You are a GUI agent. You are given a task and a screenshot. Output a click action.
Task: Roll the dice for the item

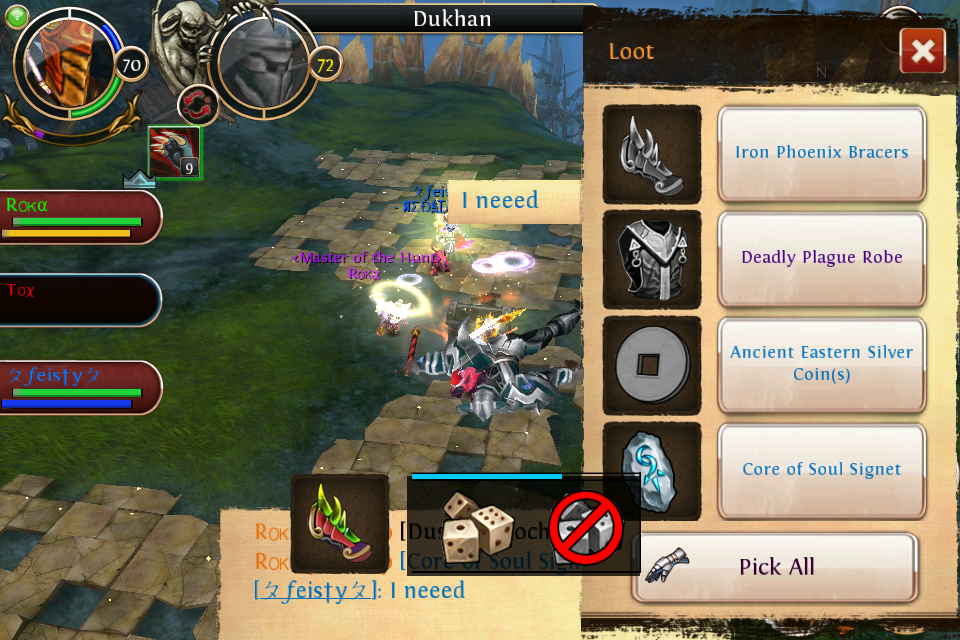[478, 526]
